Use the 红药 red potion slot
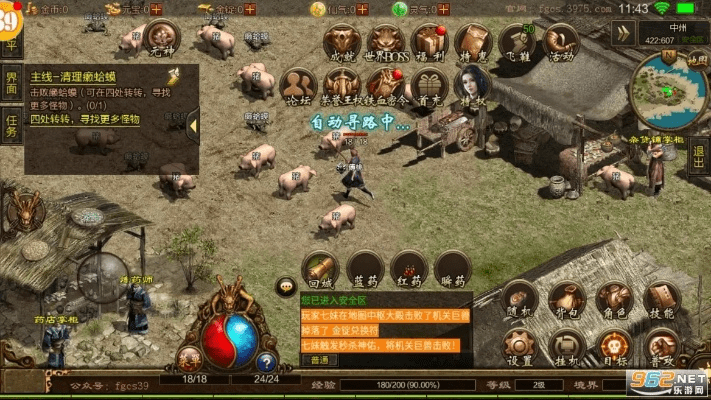The image size is (711, 400). 407,267
